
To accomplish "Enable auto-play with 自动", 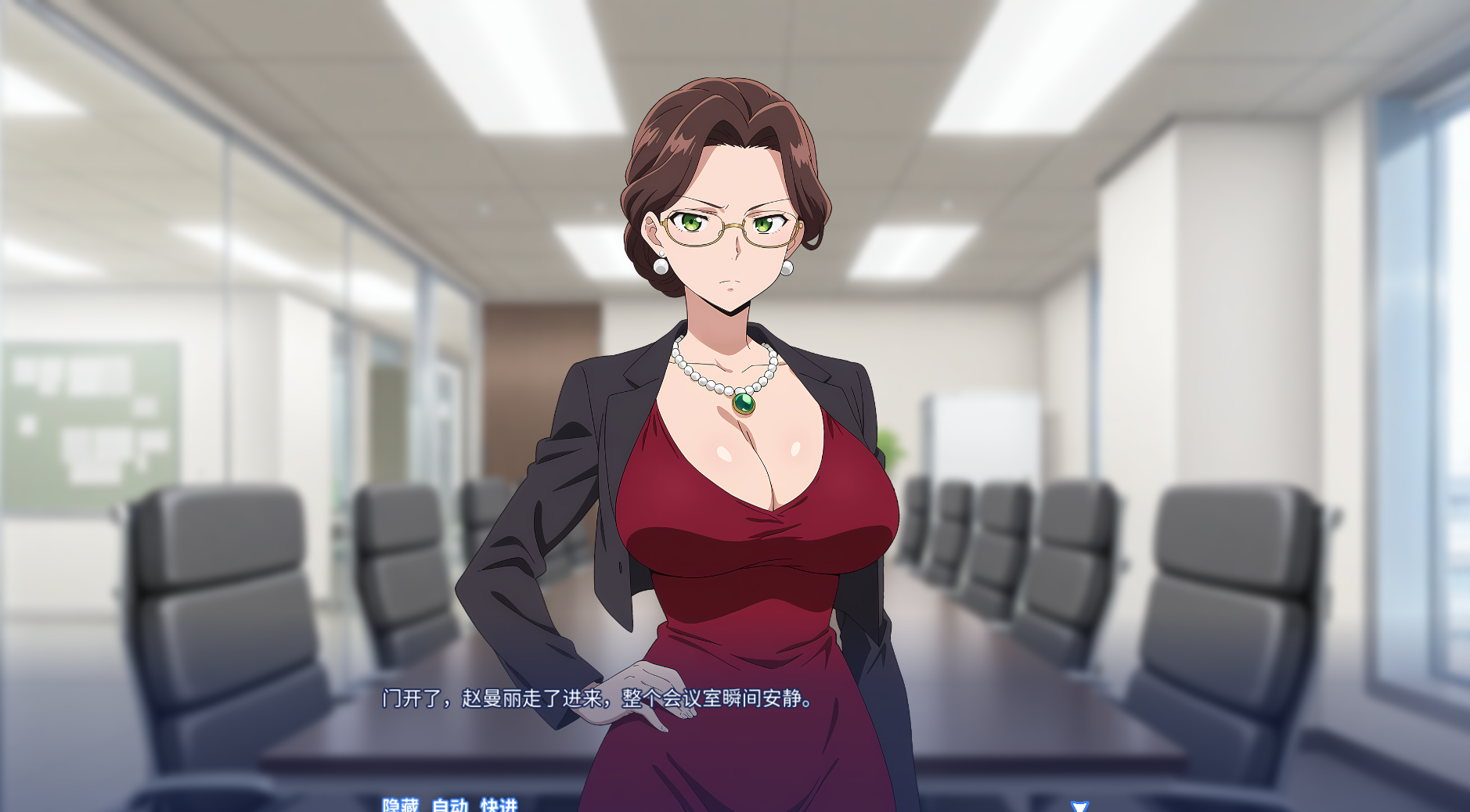I will [x=450, y=805].
